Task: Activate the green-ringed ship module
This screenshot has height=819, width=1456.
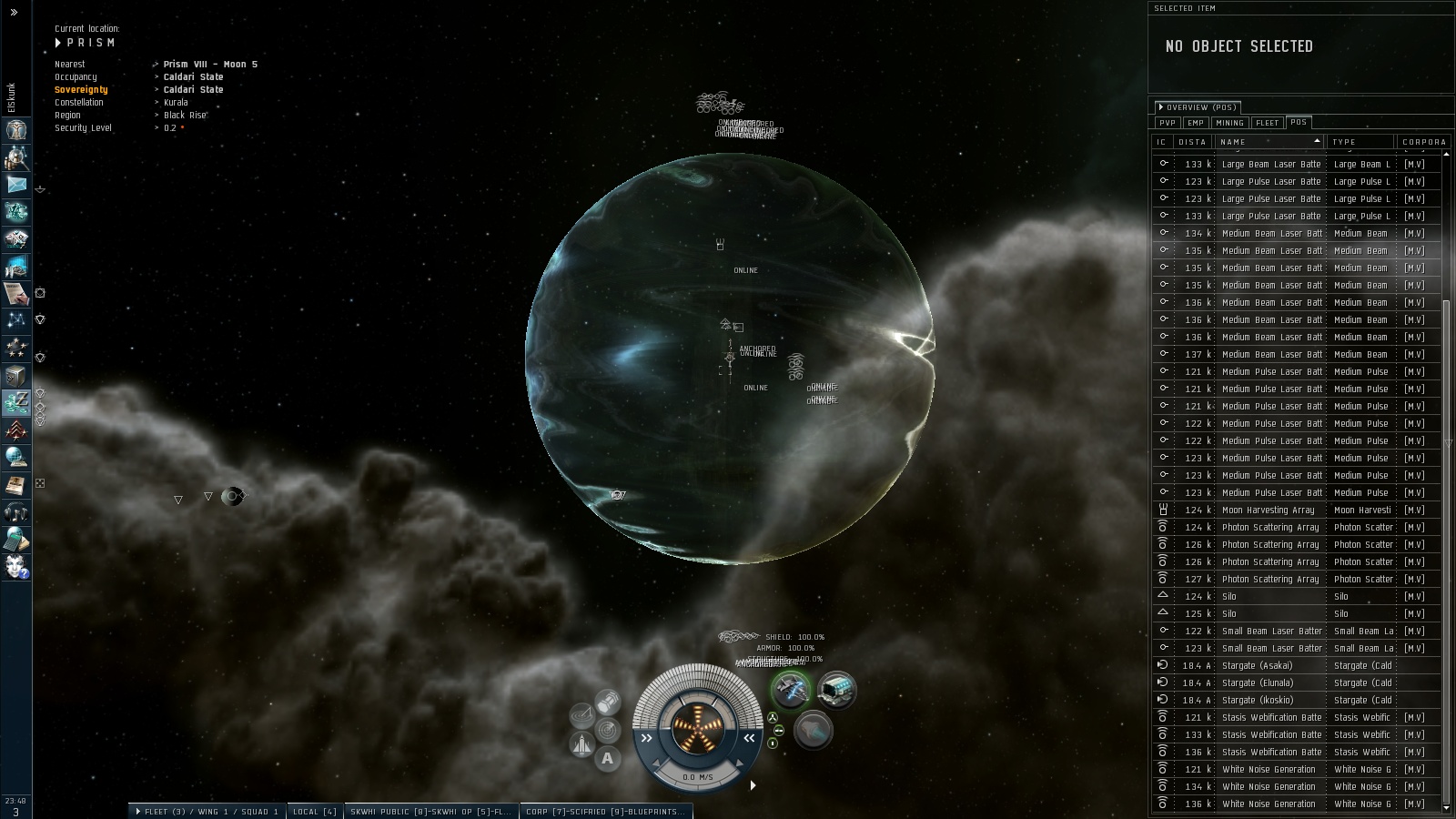Action: 791,691
